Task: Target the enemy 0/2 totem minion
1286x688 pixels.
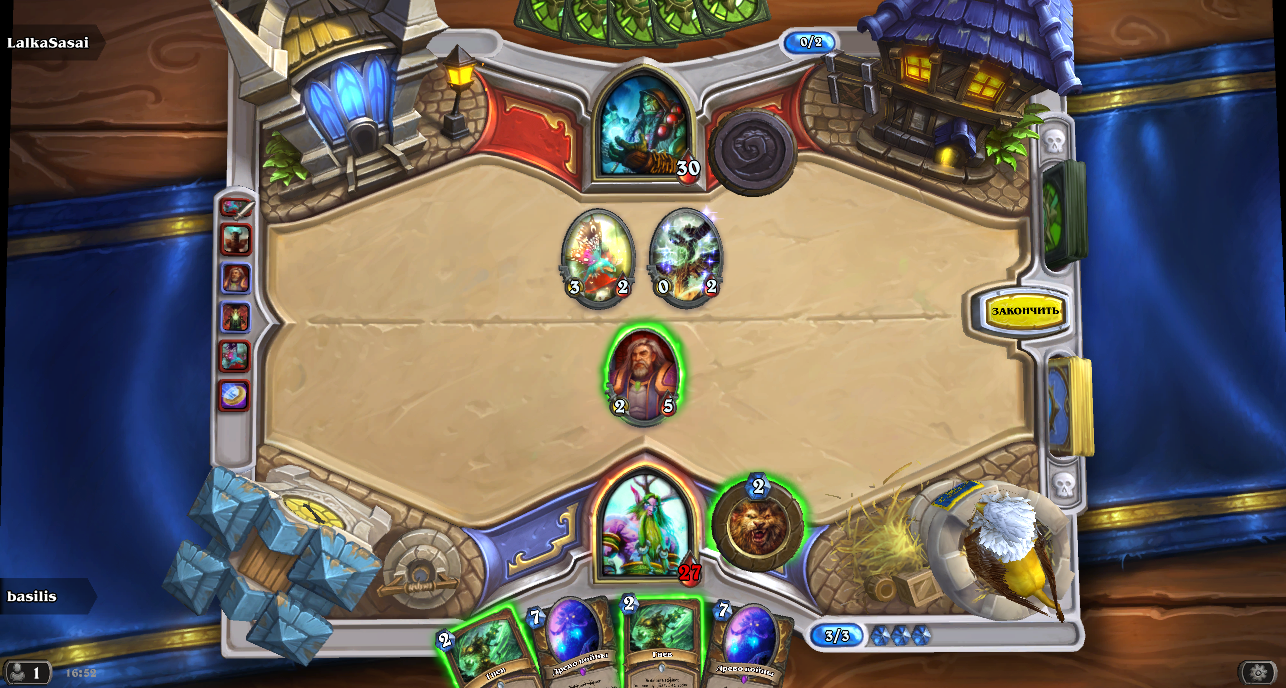Action: (x=685, y=255)
